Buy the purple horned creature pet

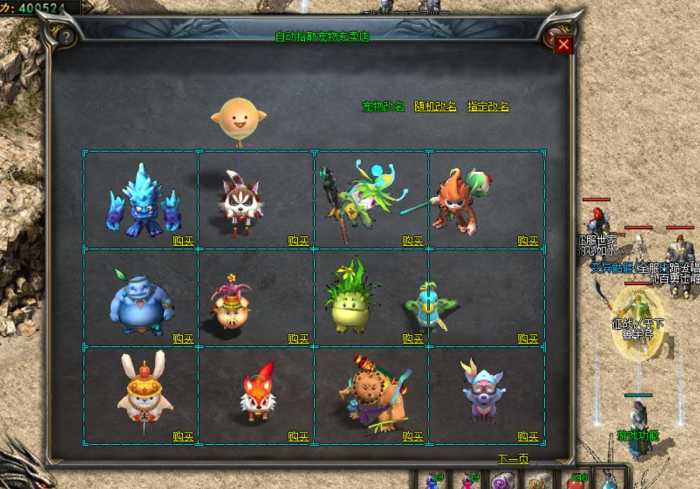click(x=528, y=436)
